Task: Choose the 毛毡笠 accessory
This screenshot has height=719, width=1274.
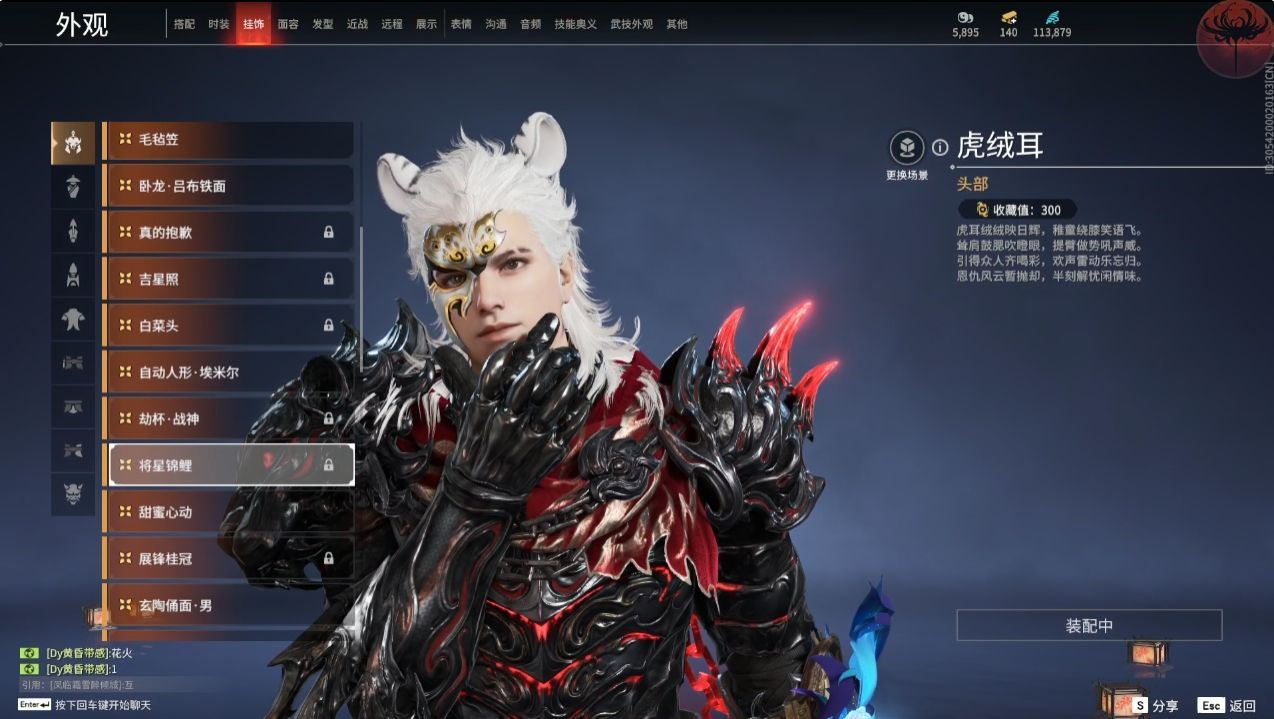Action: (x=228, y=140)
